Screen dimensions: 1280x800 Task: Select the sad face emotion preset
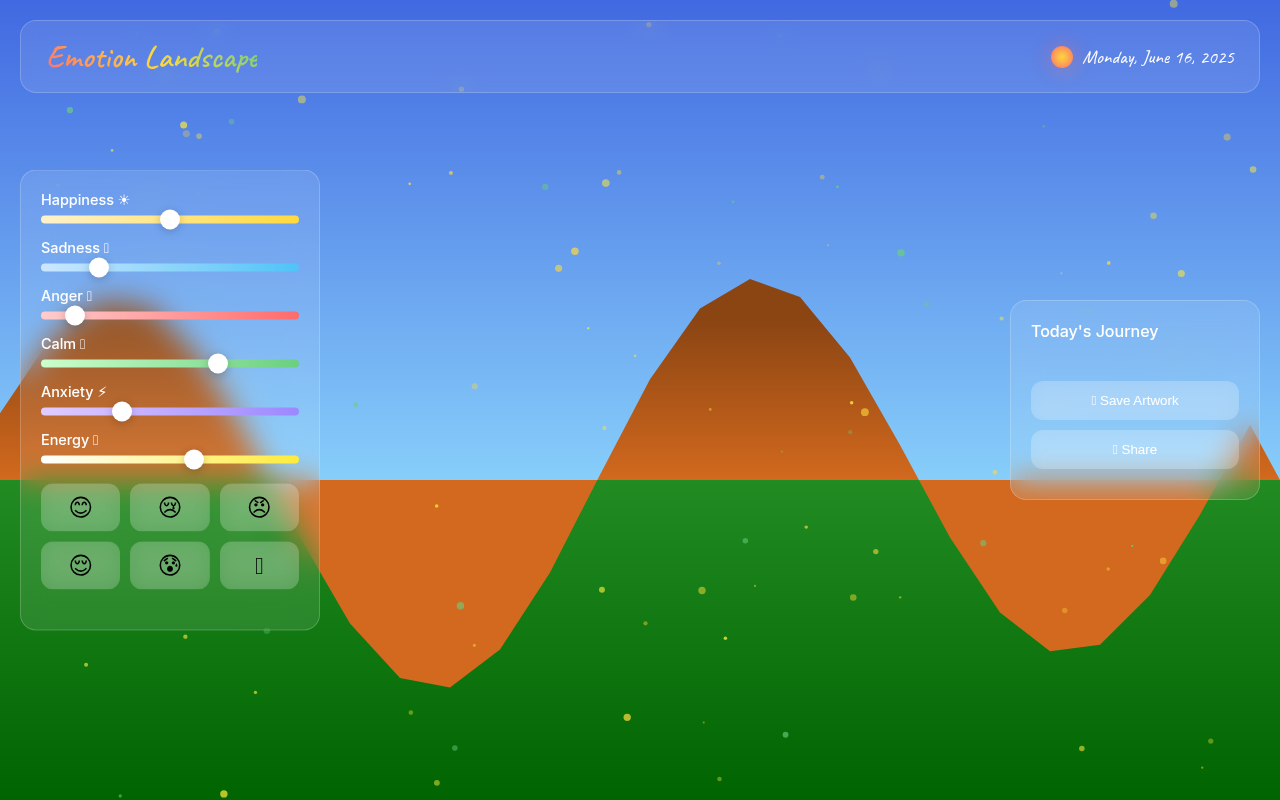tap(169, 507)
